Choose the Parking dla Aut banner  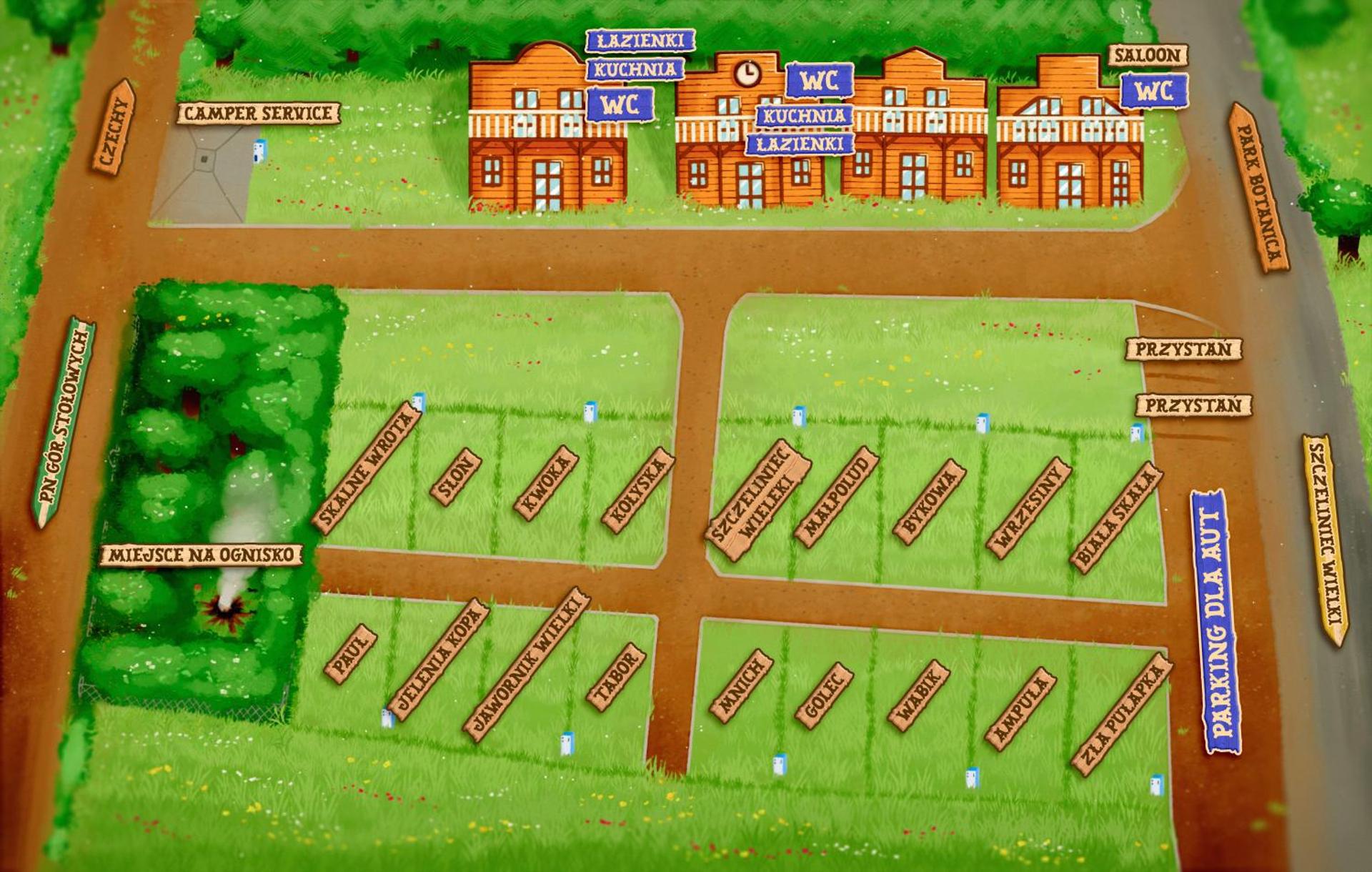[1216, 622]
